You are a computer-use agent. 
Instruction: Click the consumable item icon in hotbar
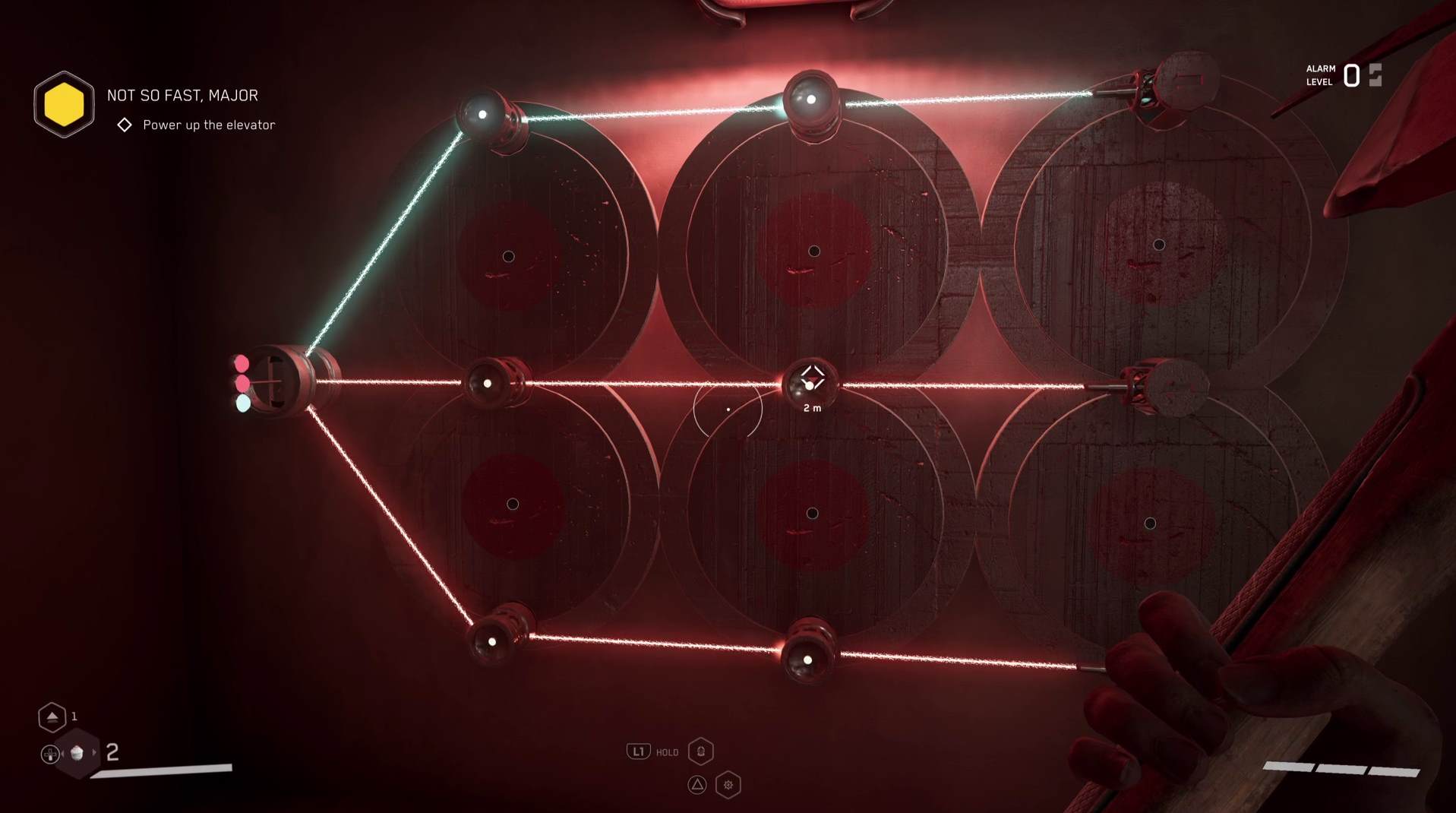point(78,753)
